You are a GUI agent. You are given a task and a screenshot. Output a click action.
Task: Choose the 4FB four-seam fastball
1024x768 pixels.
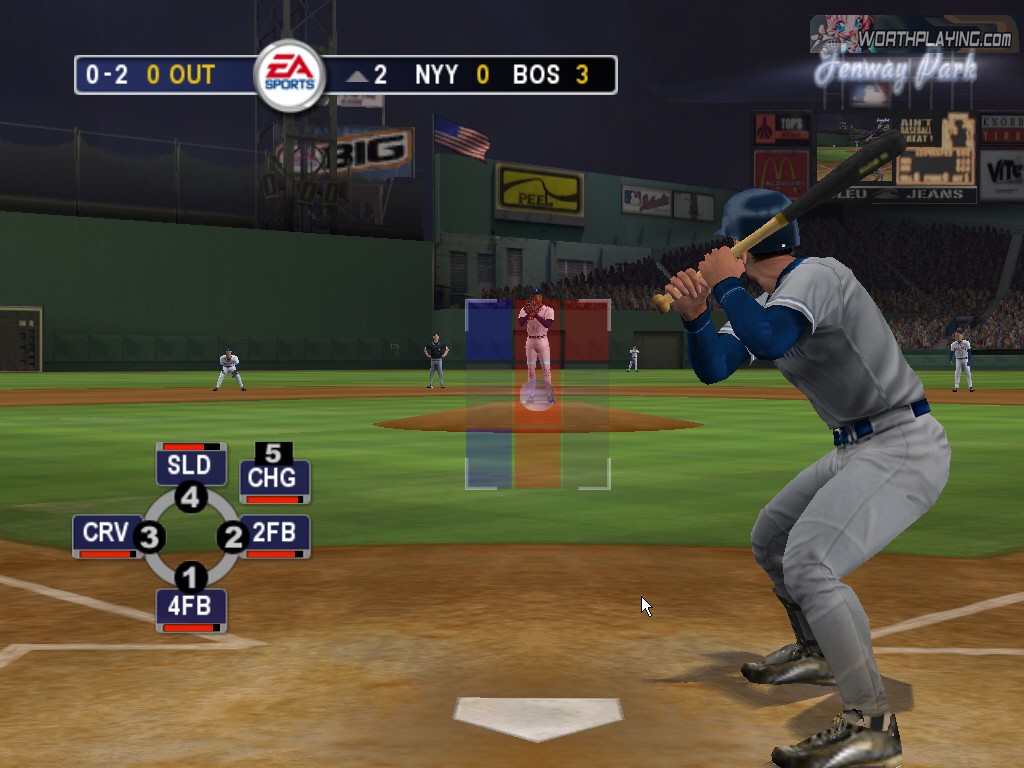(x=190, y=606)
